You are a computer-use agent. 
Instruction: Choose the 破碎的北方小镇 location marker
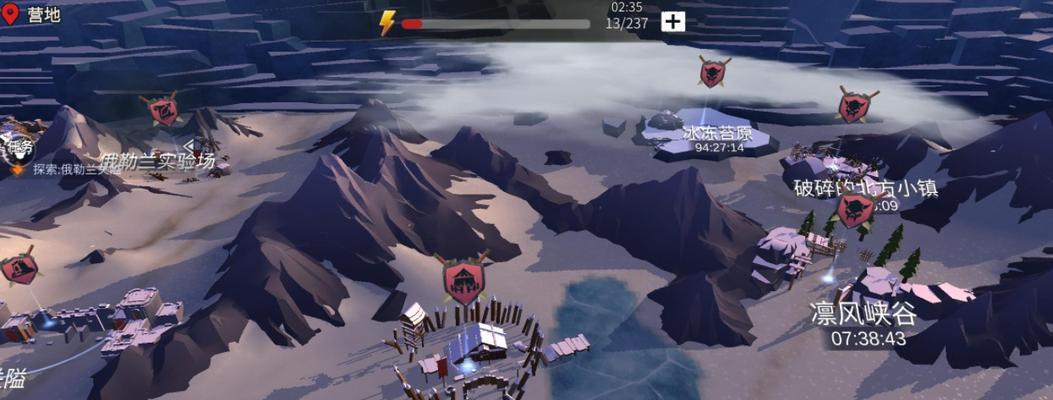[857, 105]
